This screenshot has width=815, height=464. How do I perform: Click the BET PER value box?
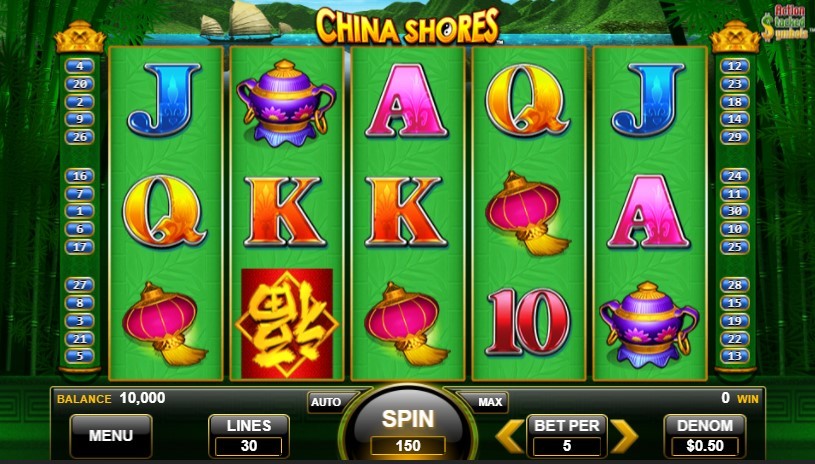click(567, 436)
